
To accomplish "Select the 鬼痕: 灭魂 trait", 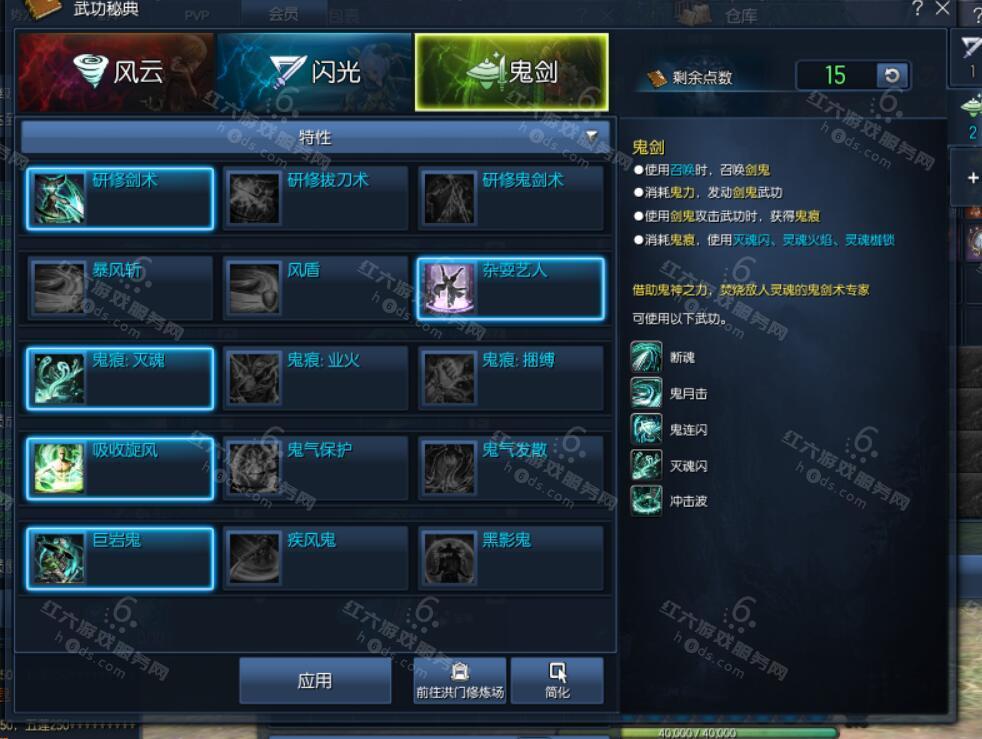I will [x=120, y=378].
